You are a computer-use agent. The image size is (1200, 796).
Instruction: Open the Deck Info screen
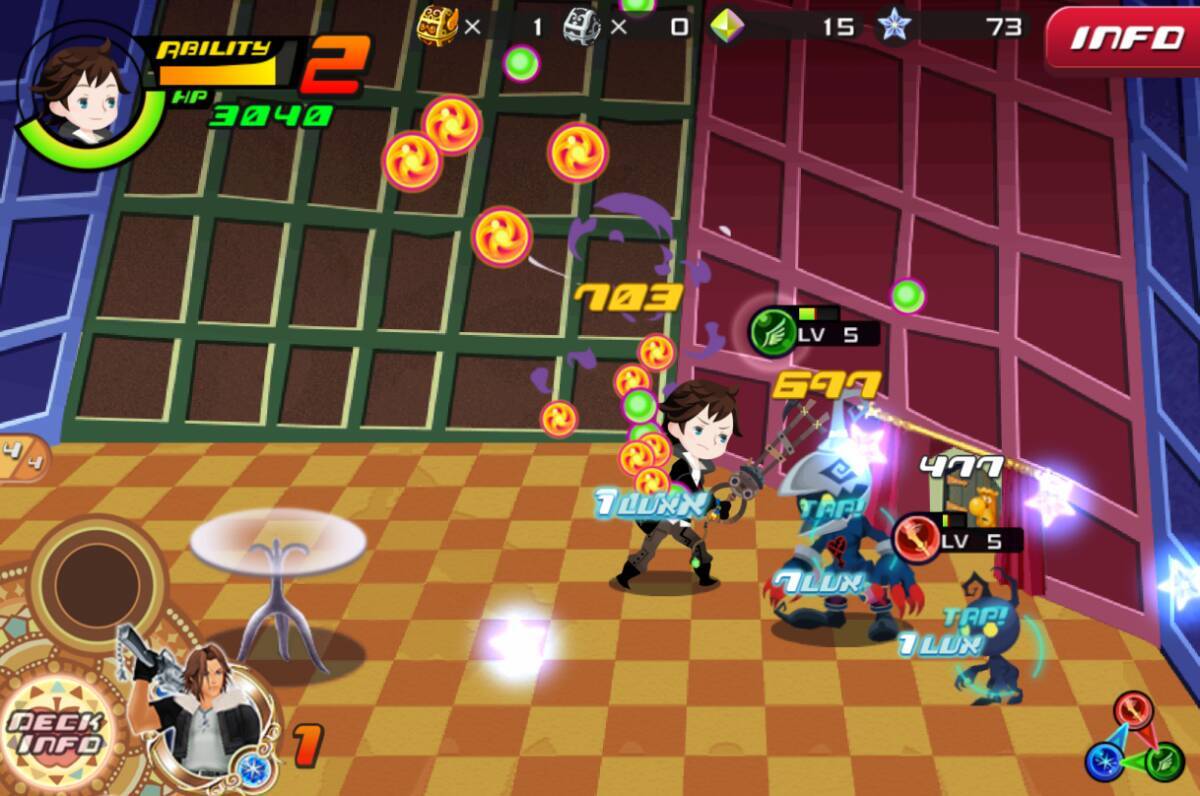(55, 732)
